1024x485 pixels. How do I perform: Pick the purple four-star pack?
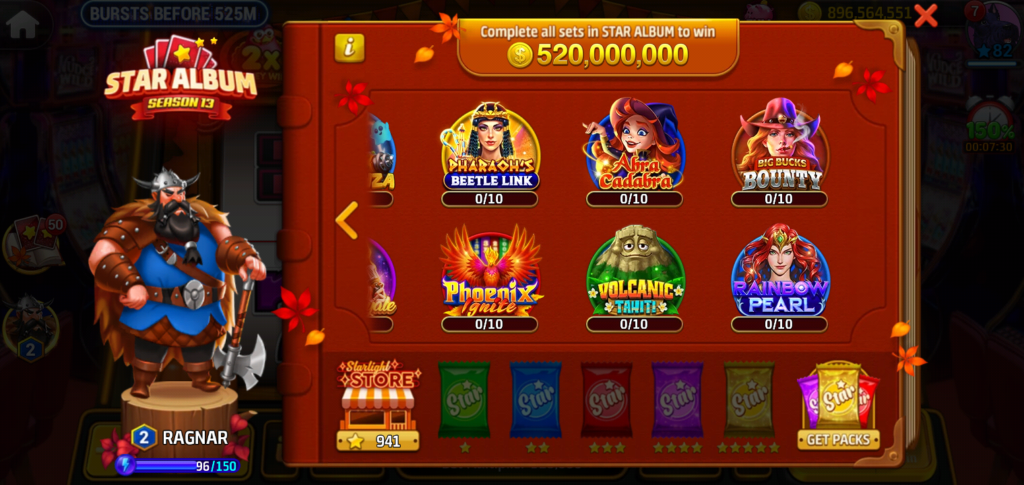click(677, 400)
